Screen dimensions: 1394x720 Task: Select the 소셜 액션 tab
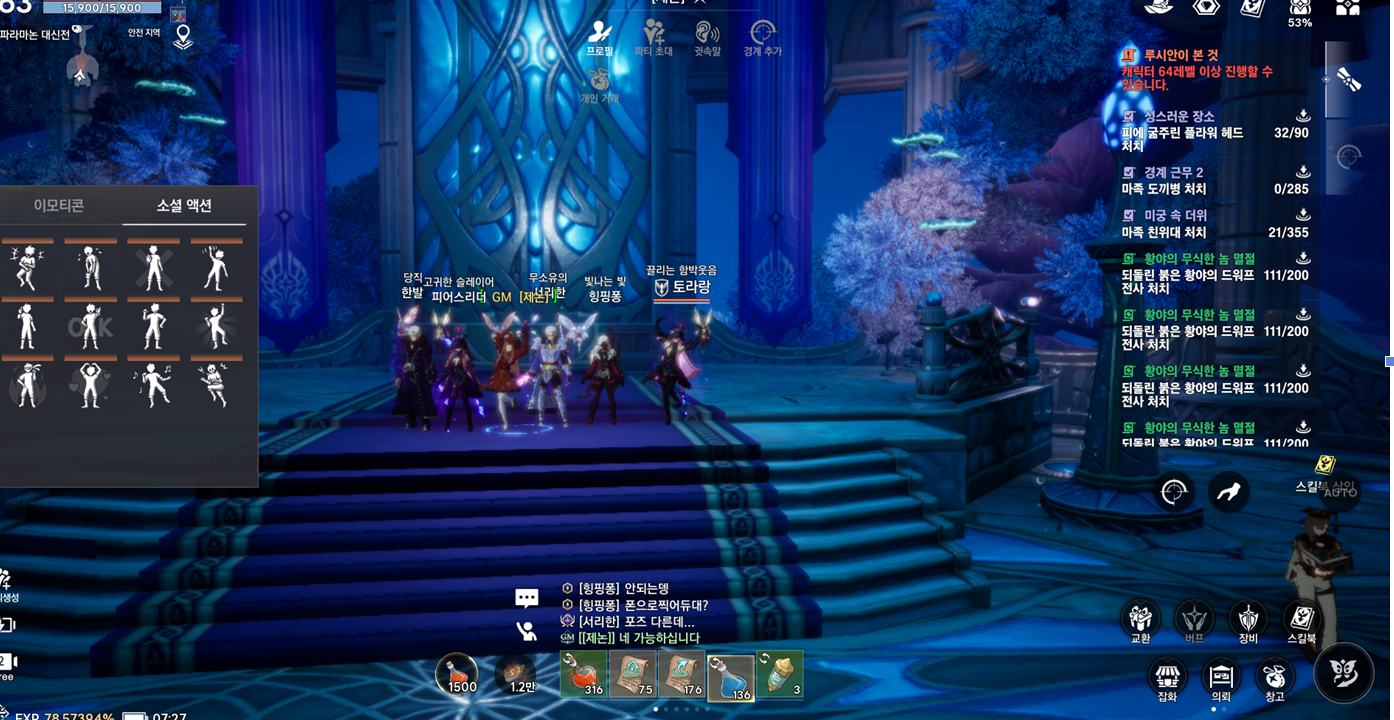pos(184,206)
